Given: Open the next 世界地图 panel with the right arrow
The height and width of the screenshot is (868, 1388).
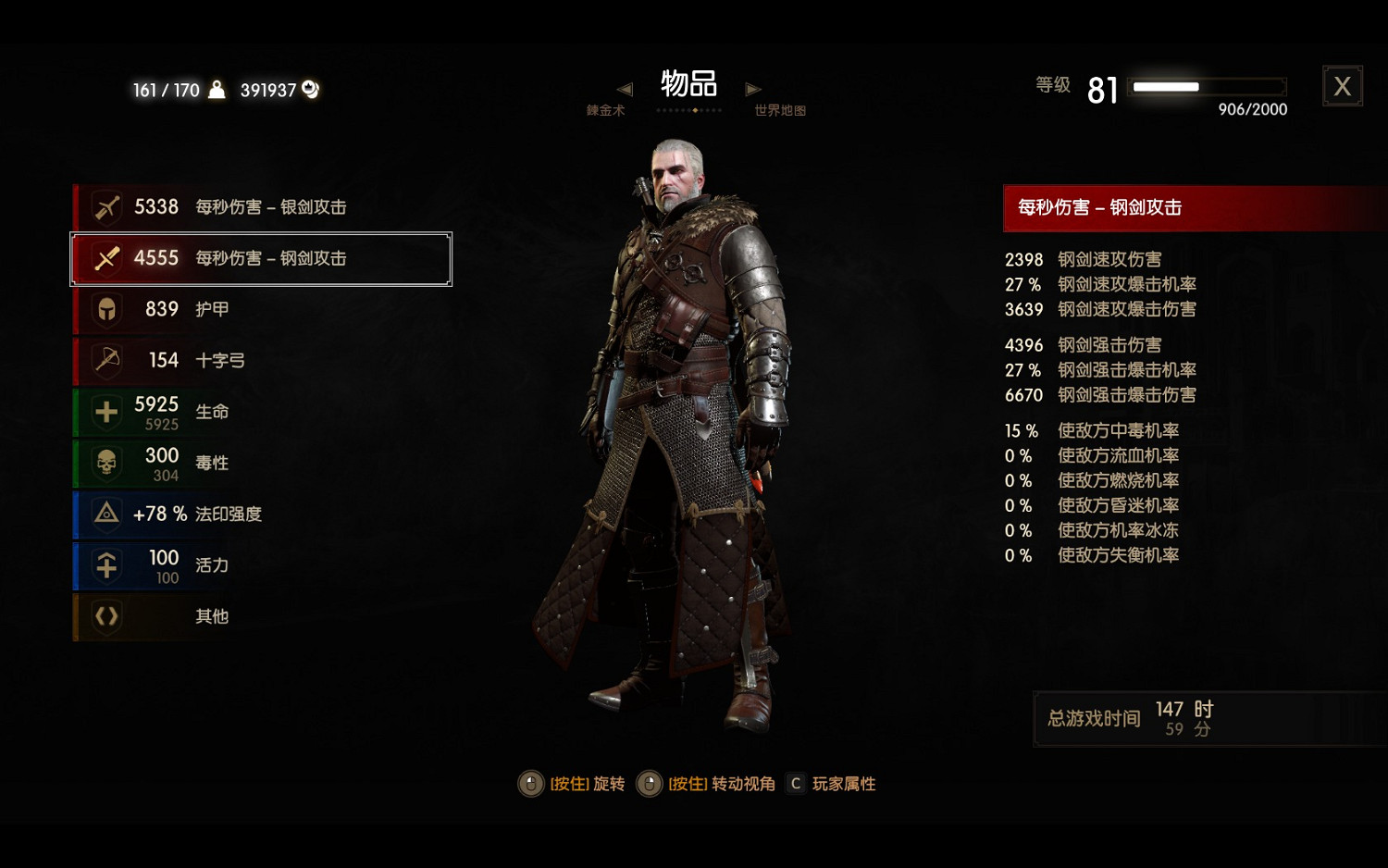Looking at the screenshot, I should point(752,89).
